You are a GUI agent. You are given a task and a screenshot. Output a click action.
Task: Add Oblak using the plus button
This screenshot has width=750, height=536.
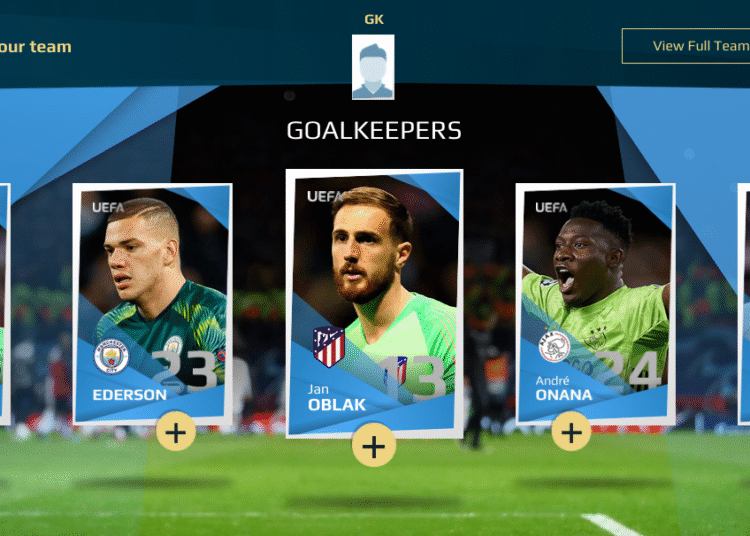[373, 446]
